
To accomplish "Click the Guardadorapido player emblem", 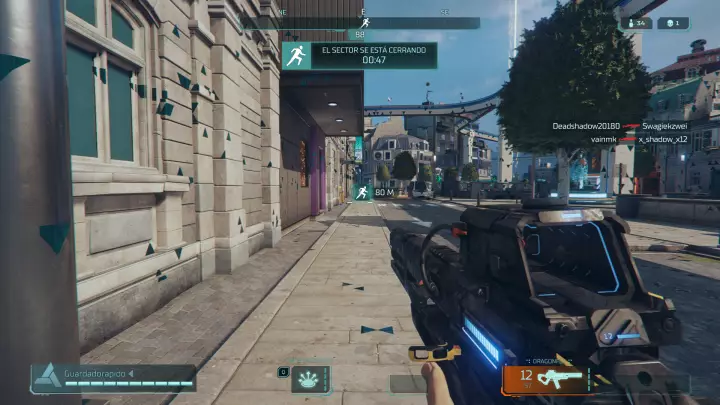I will click(46, 377).
